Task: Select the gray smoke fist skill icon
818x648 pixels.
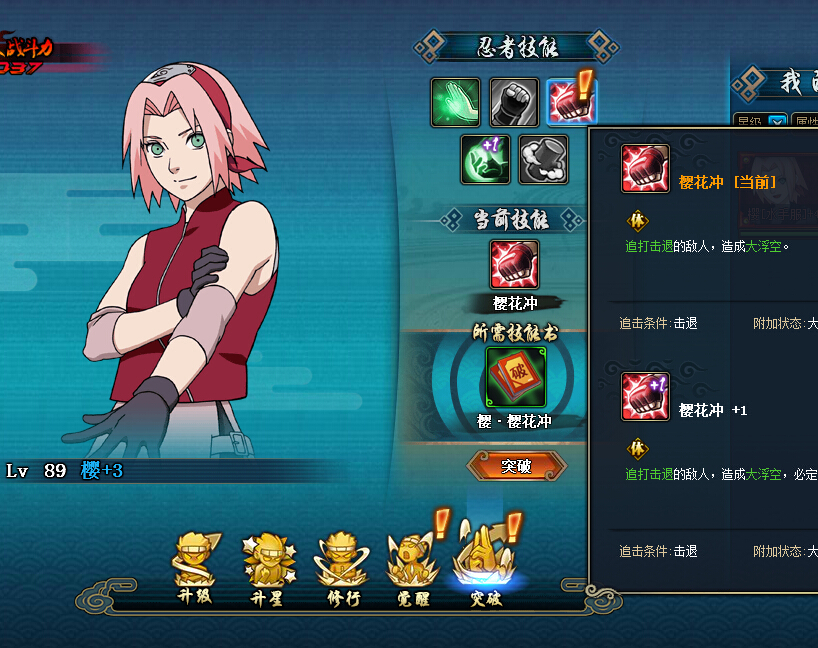Action: (543, 160)
